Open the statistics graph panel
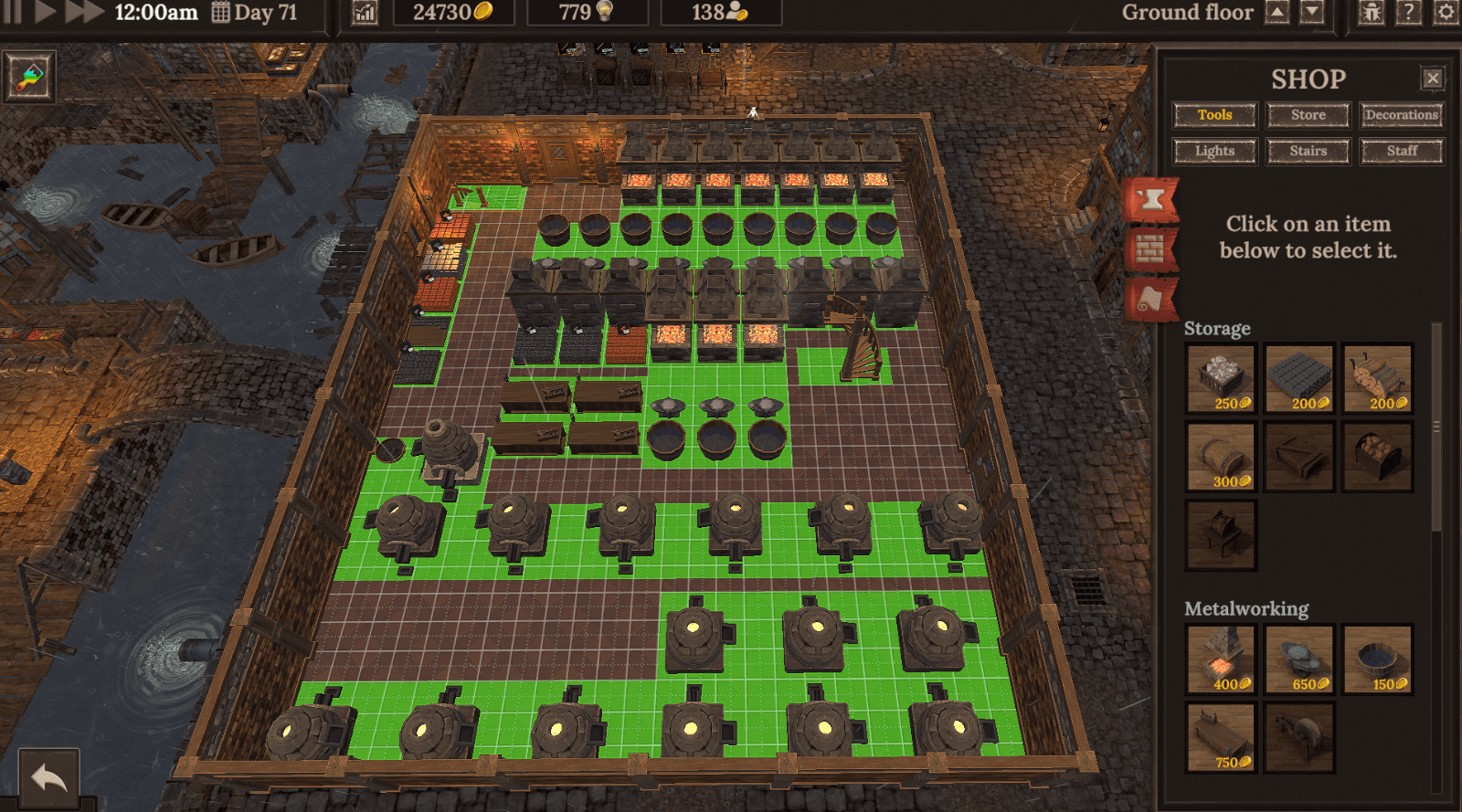Image resolution: width=1462 pixels, height=812 pixels. click(x=365, y=13)
